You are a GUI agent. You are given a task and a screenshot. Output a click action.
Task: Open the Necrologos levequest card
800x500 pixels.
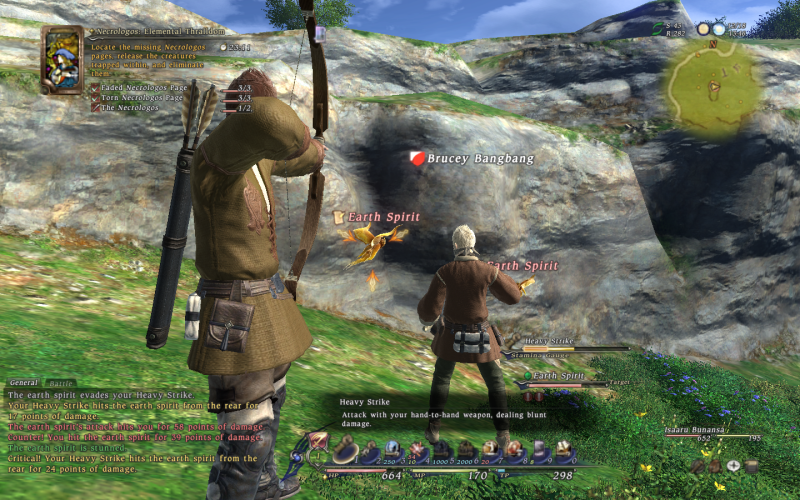coord(62,59)
